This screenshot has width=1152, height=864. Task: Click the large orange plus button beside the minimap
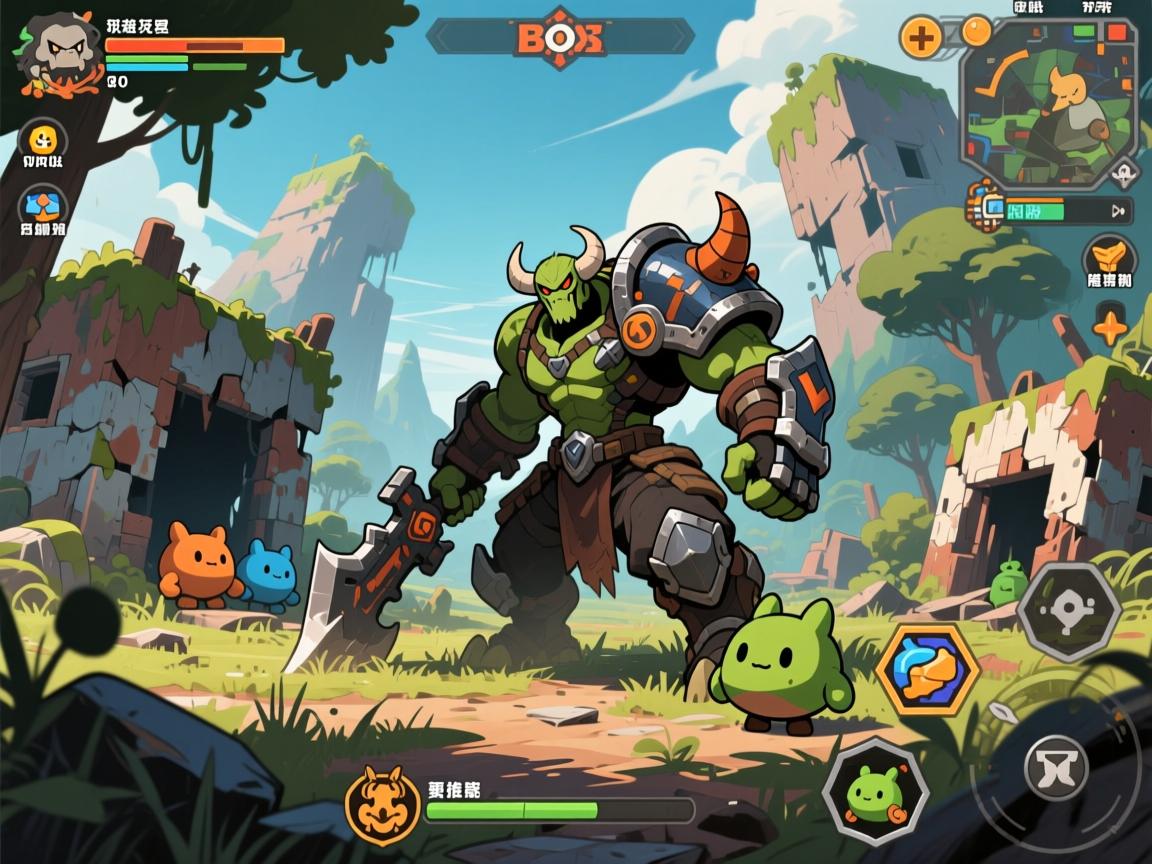(x=921, y=38)
